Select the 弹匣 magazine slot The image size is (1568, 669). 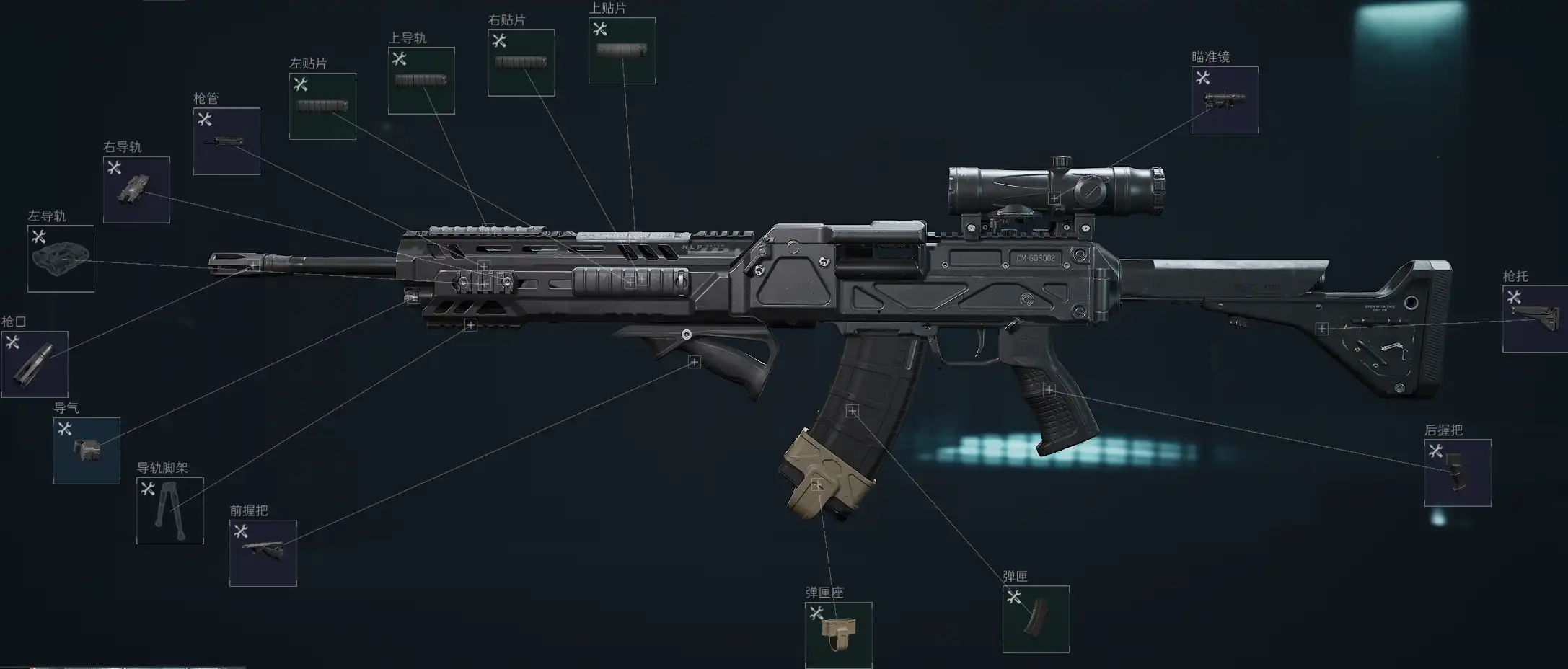point(1035,619)
